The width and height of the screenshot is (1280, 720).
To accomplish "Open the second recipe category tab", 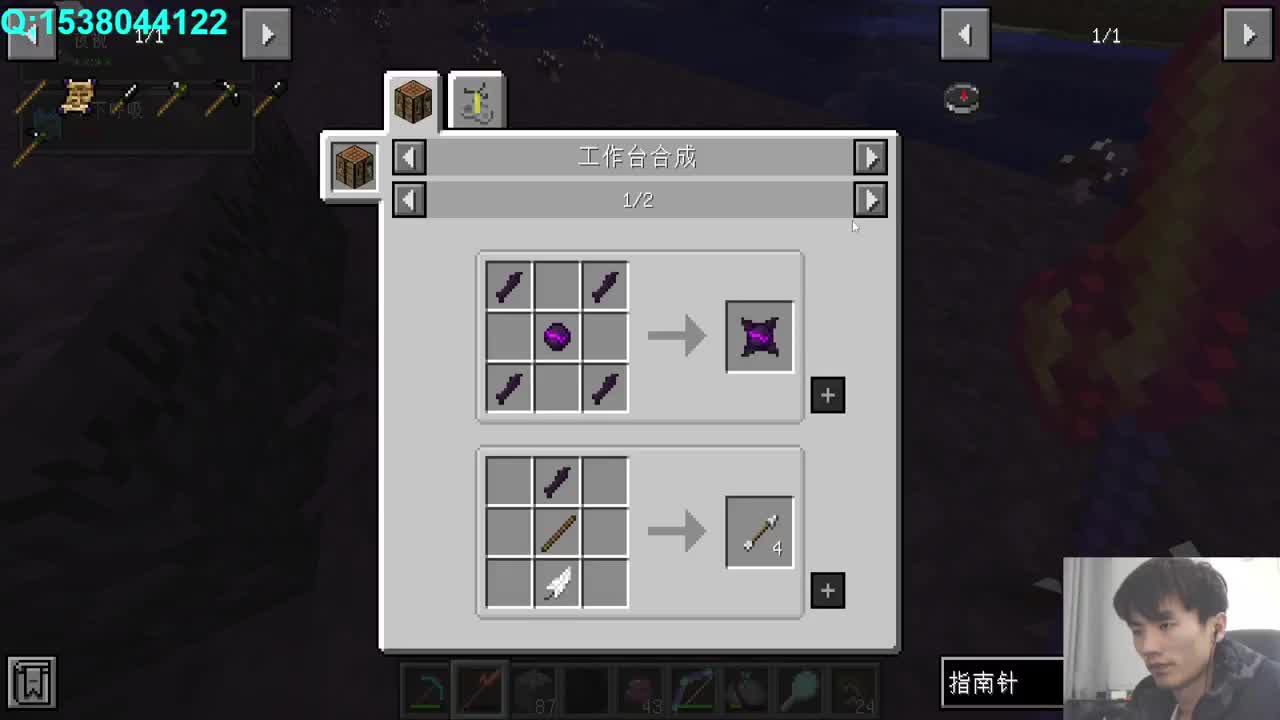I will pos(477,99).
